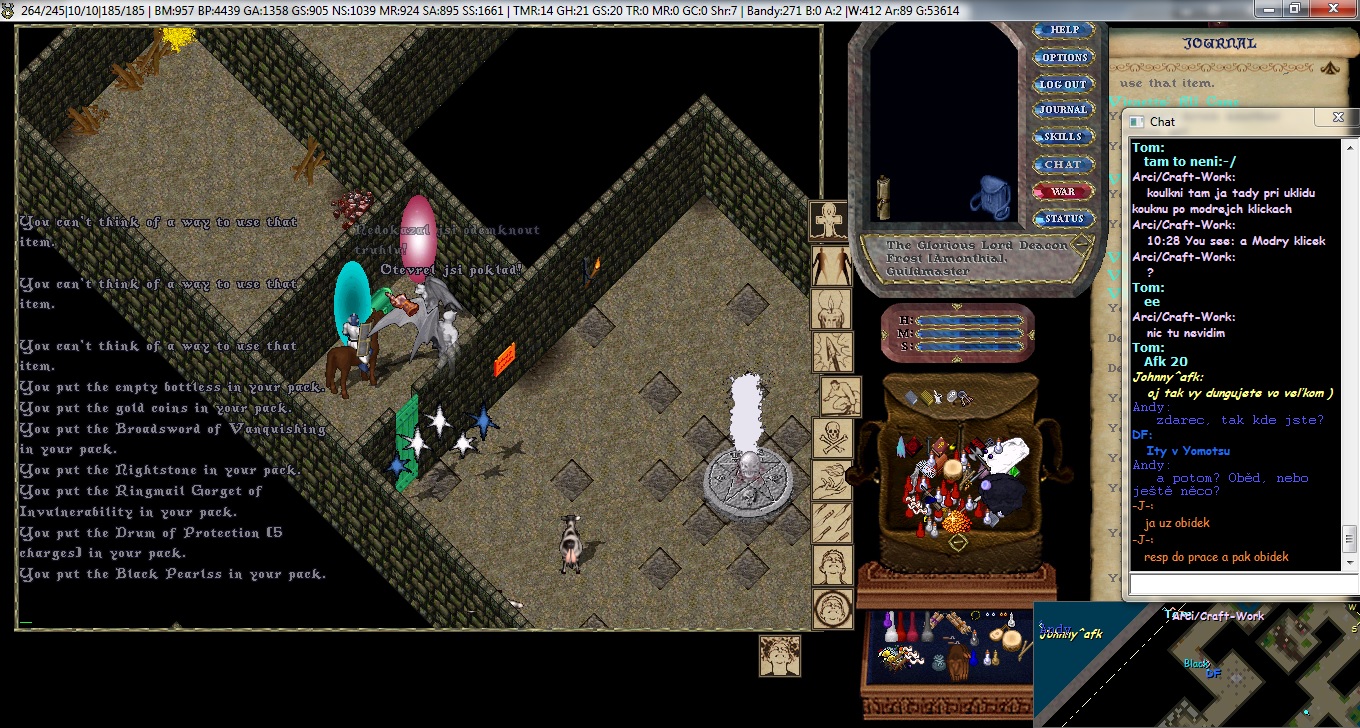
Task: Open the Help menu on the paperdoll
Action: (1064, 30)
